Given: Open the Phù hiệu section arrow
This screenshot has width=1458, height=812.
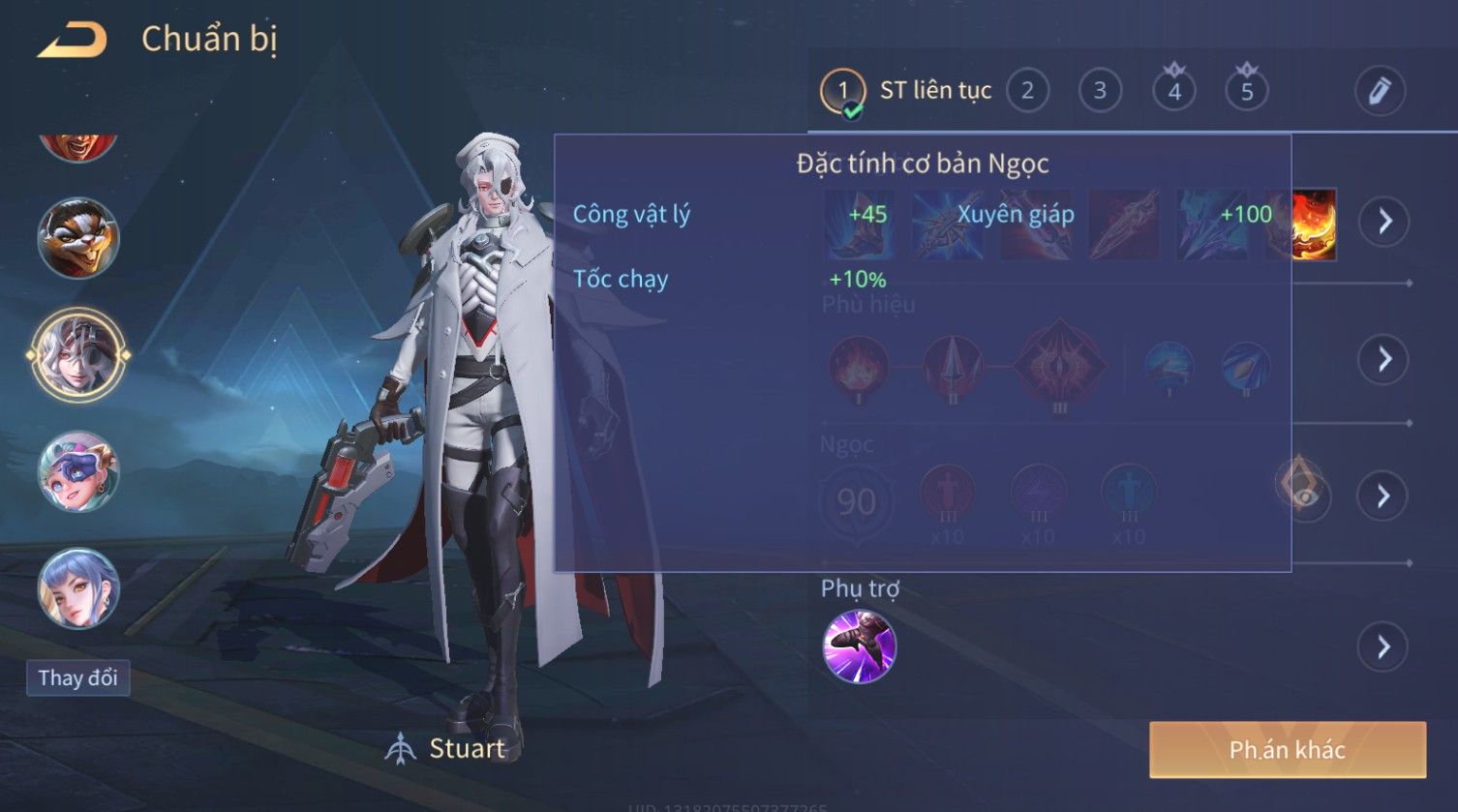Looking at the screenshot, I should pos(1384,359).
